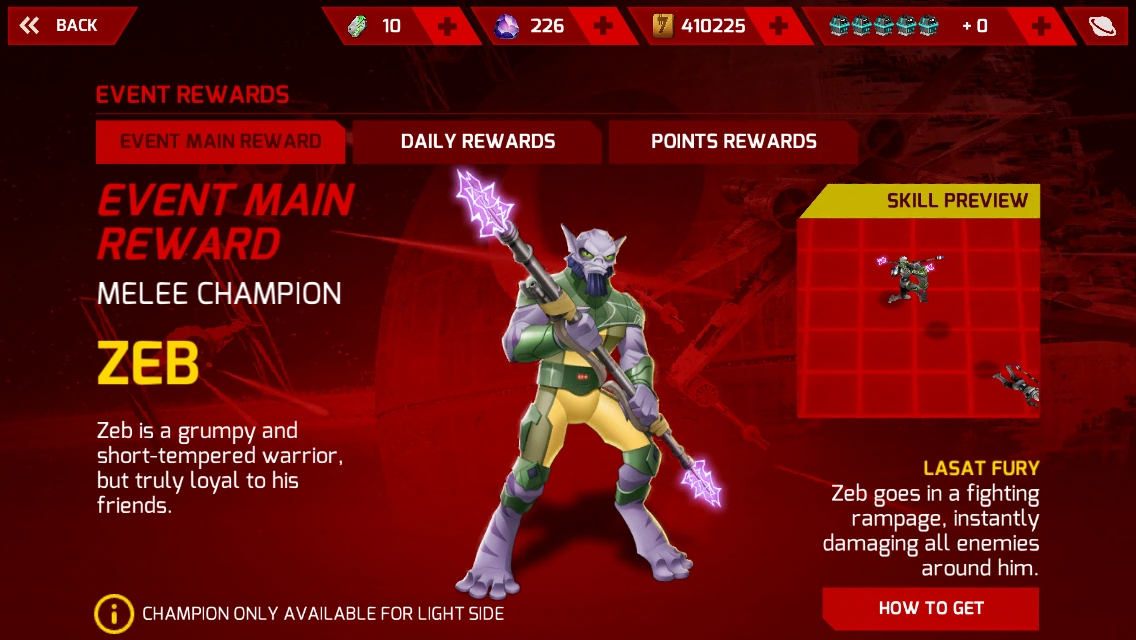The image size is (1136, 640).
Task: Buy more purple crystals
Action: click(x=603, y=26)
